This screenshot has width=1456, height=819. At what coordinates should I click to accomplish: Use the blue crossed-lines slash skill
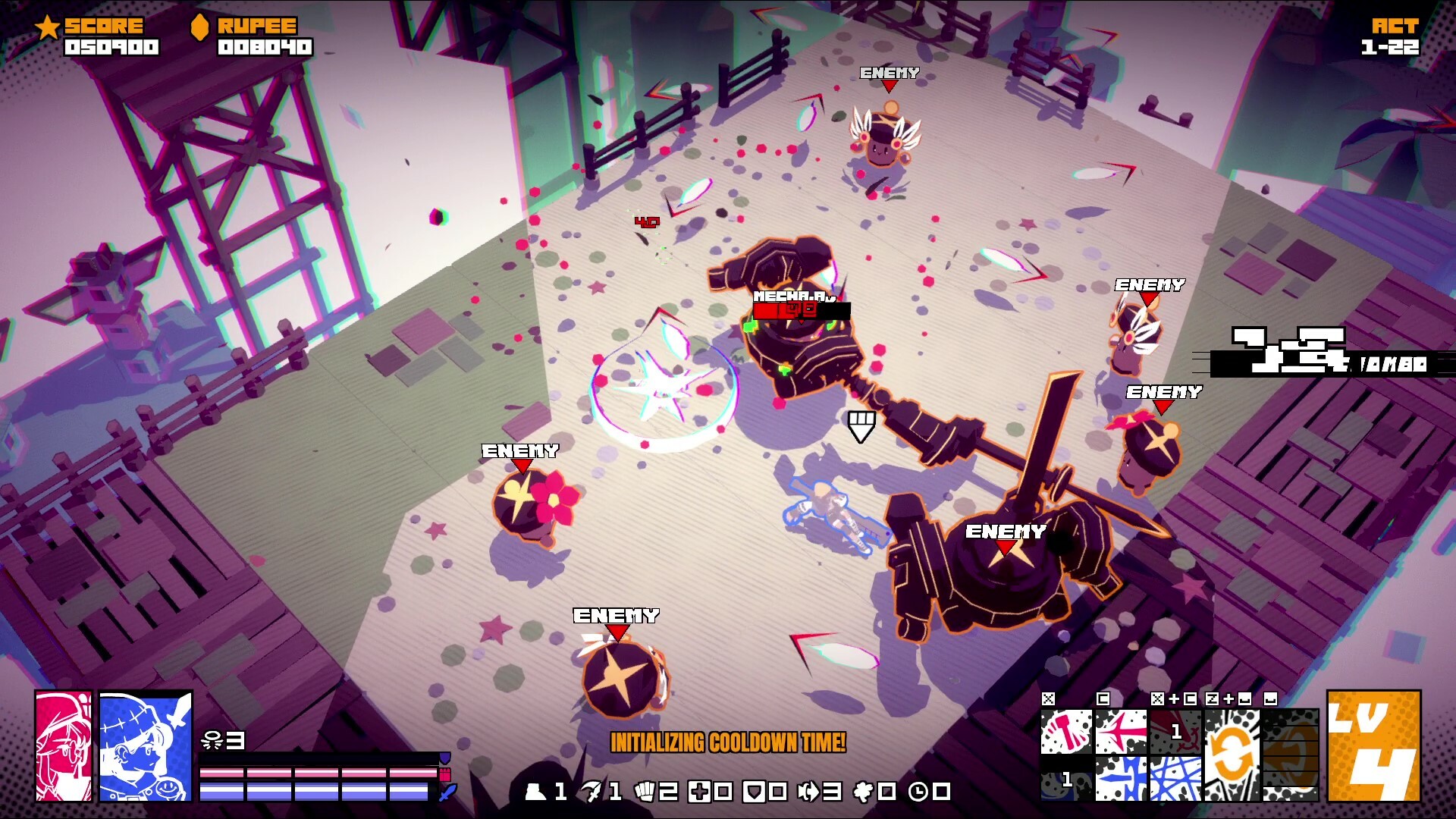[1175, 779]
